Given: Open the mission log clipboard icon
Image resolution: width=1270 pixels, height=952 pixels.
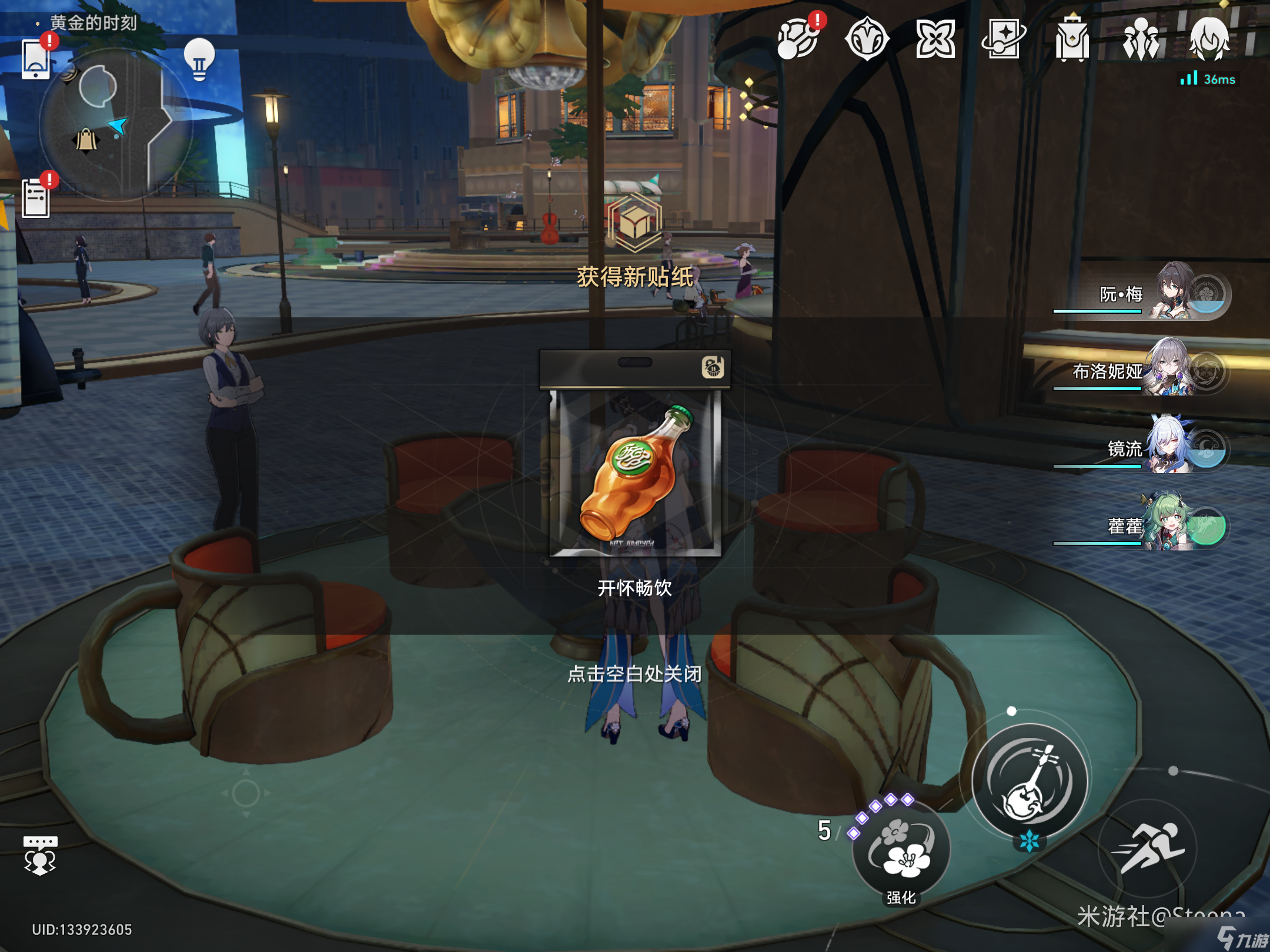Looking at the screenshot, I should click(36, 198).
